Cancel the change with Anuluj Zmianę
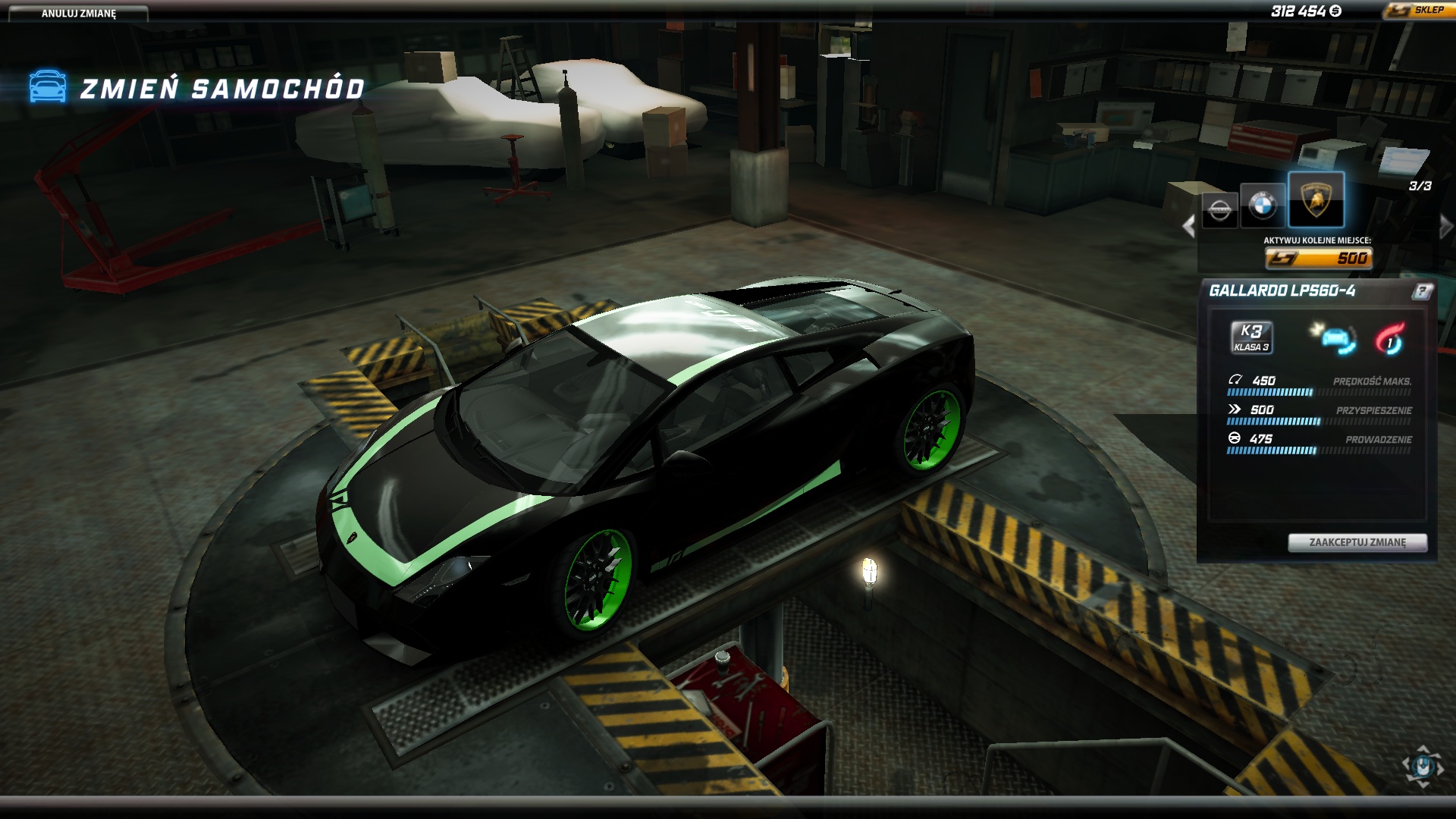The width and height of the screenshot is (1456, 819). click(x=78, y=14)
